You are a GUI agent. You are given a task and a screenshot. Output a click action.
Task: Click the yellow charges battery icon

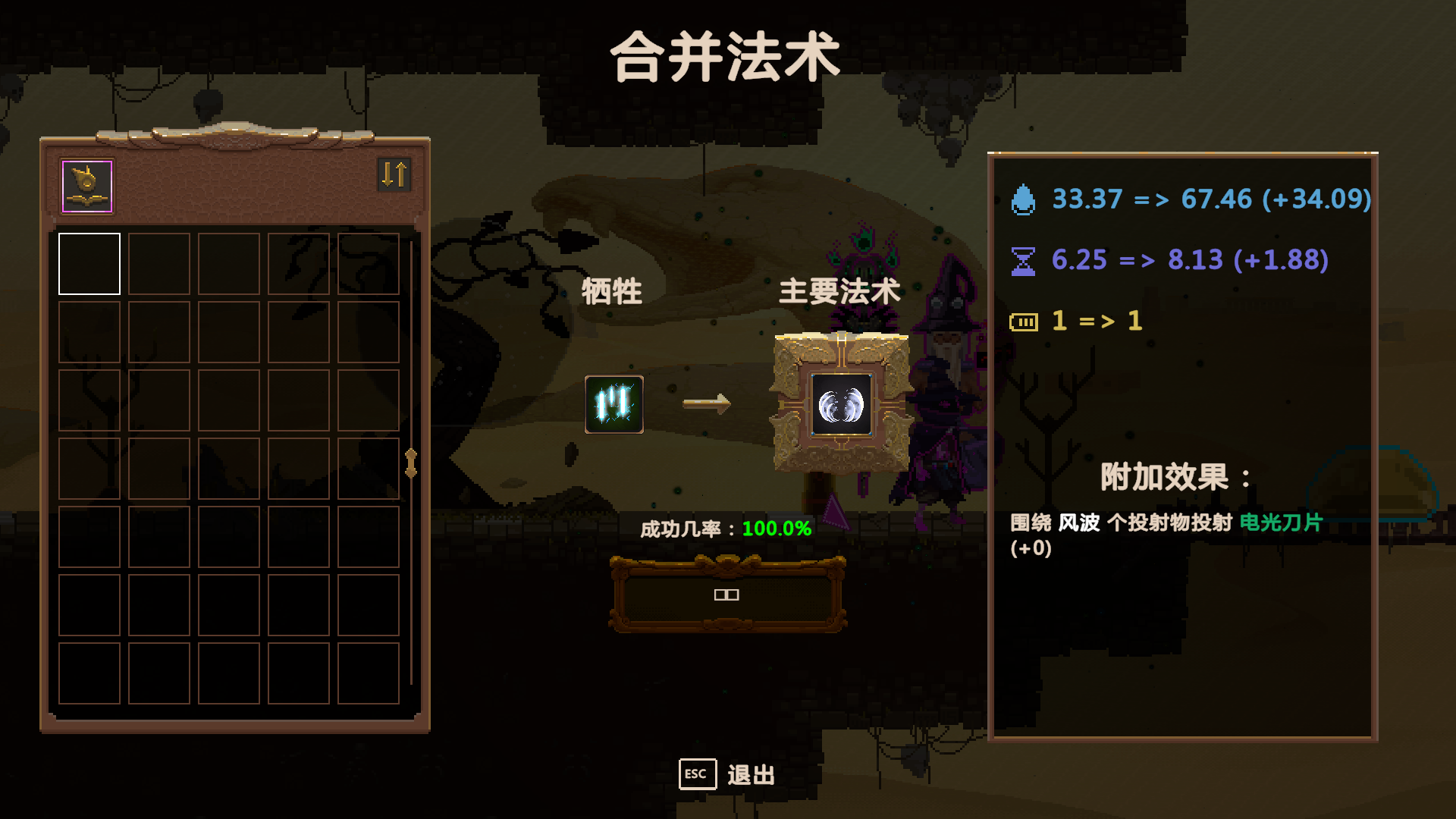coord(1025,321)
